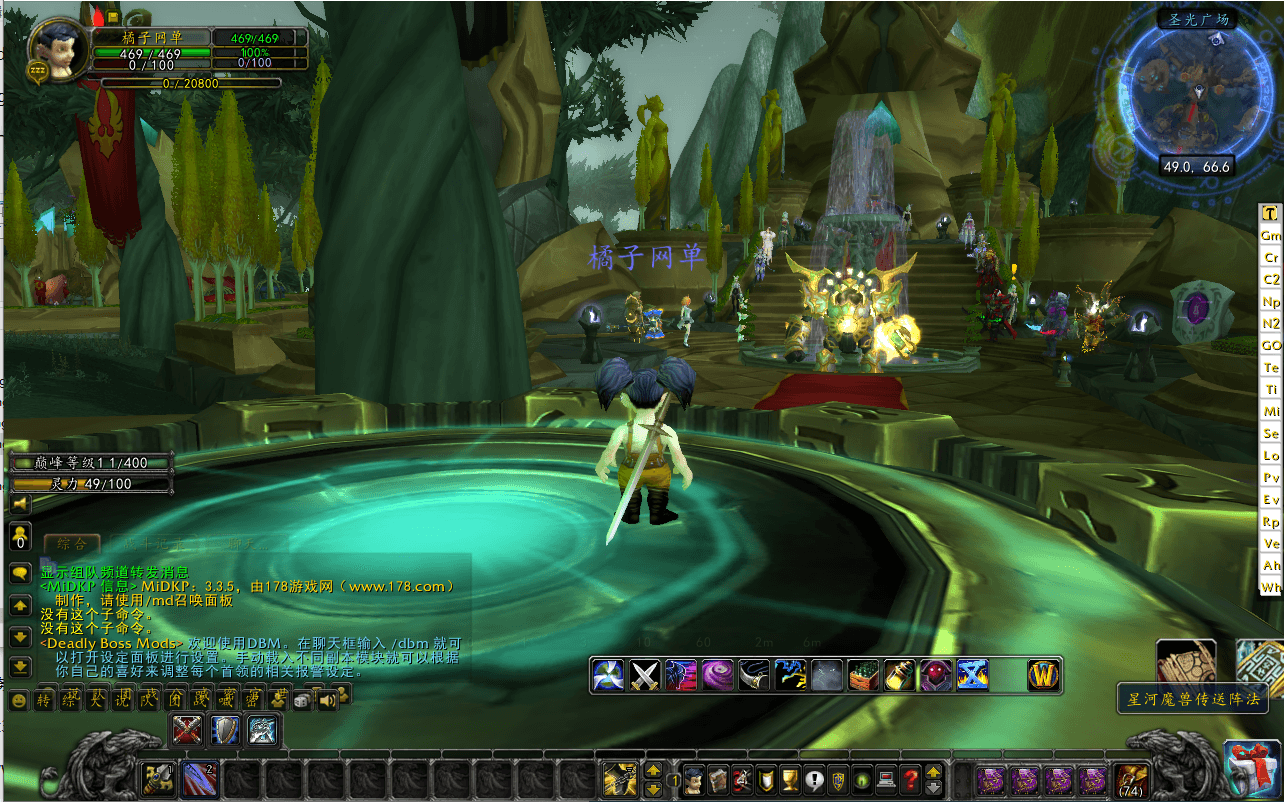The image size is (1284, 802).
Task: Open the gift box icon
Action: coord(1252,768)
